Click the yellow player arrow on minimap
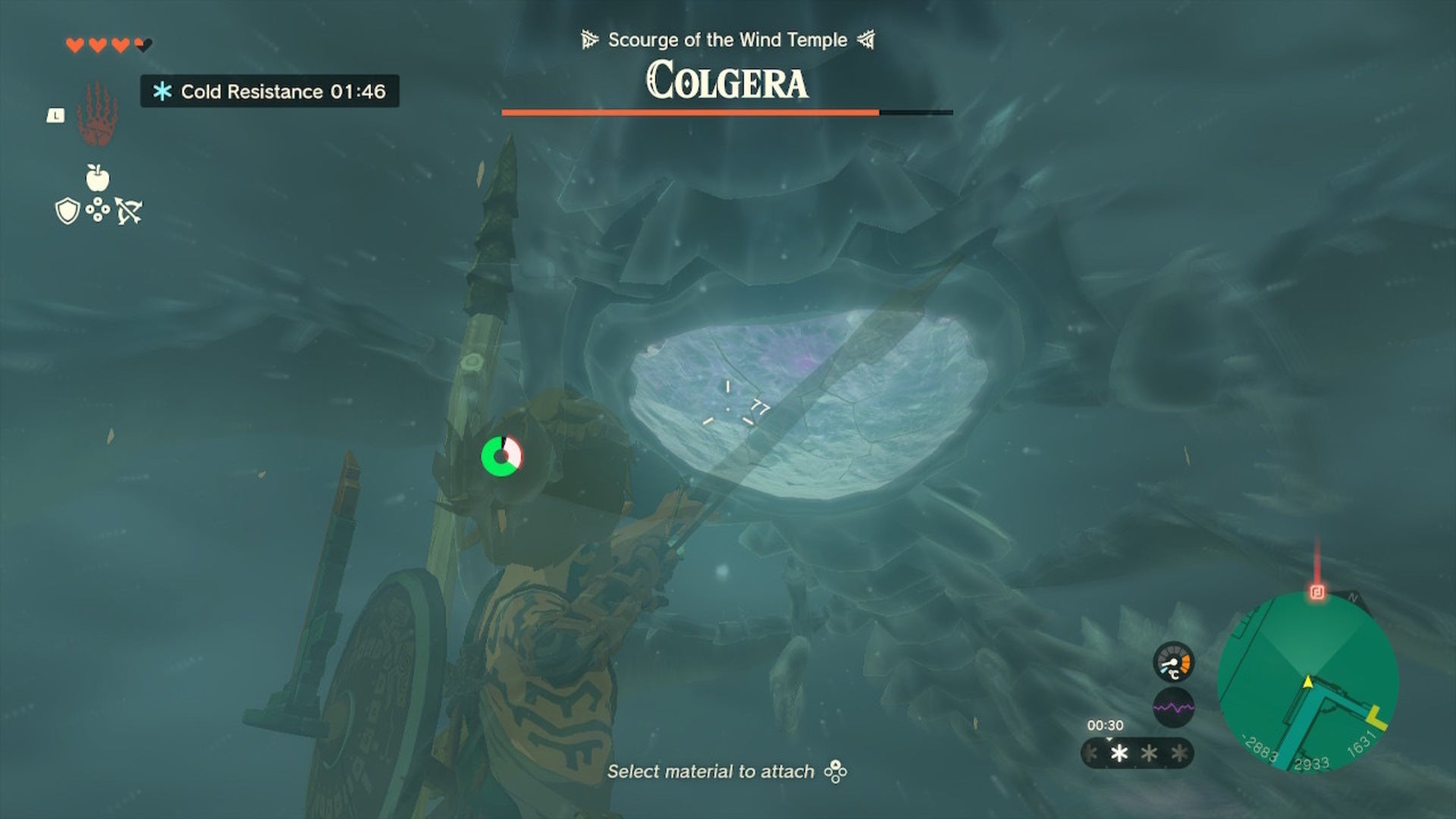The width and height of the screenshot is (1456, 819). pyautogui.click(x=1308, y=682)
